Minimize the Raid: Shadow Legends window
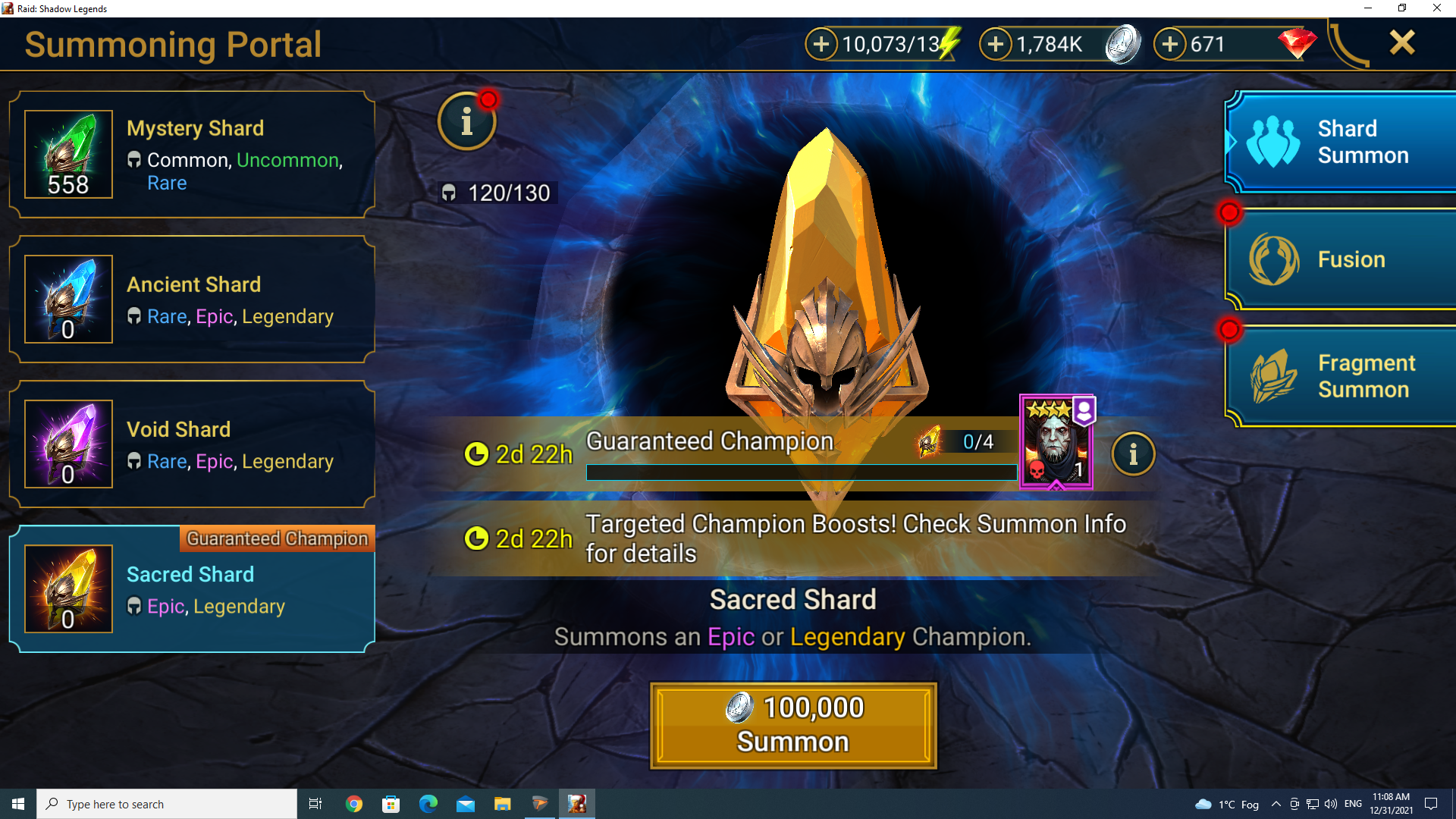 click(x=1368, y=8)
